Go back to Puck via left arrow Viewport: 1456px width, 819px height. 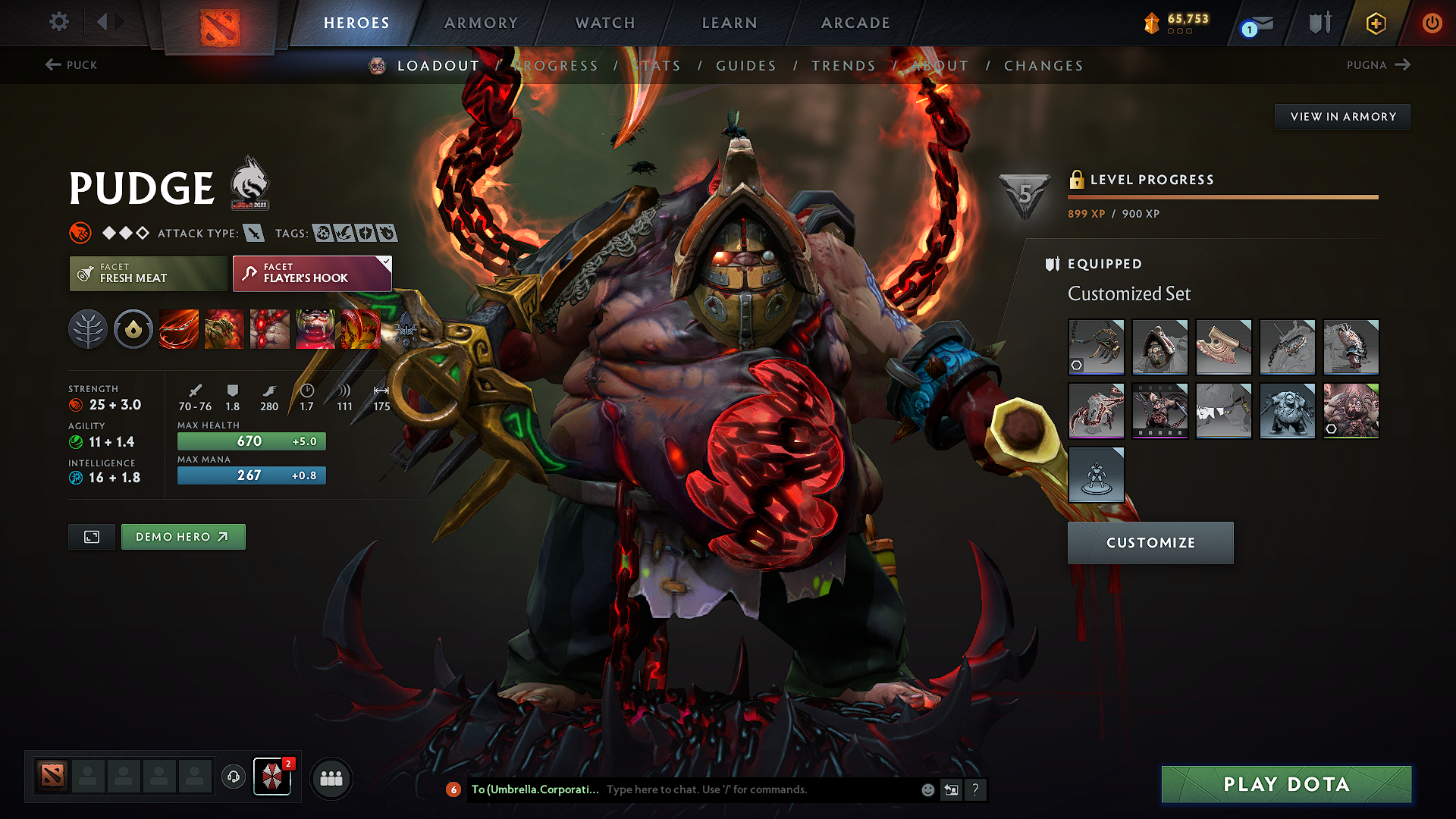pyautogui.click(x=72, y=65)
